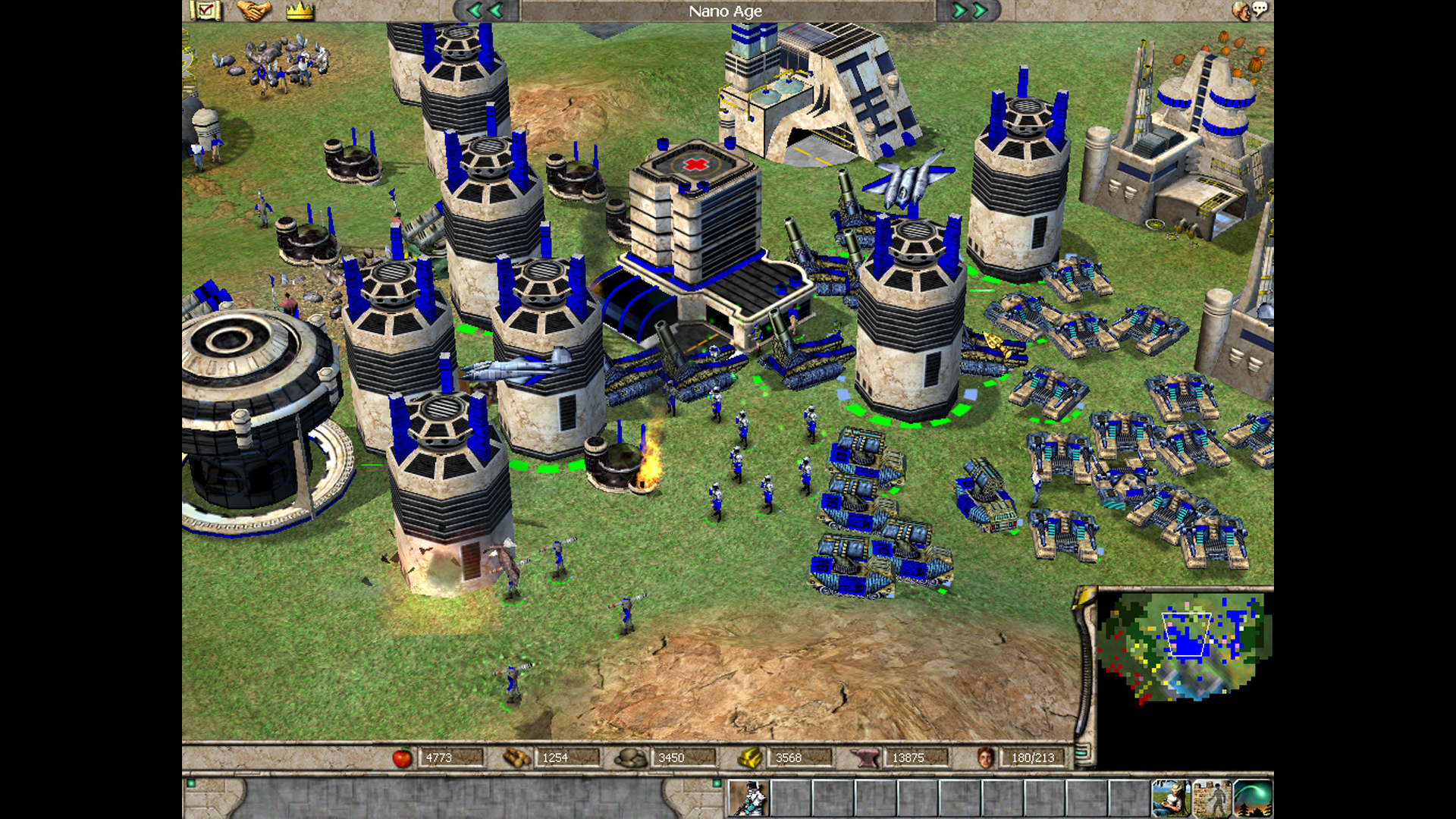This screenshot has width=1456, height=819.
Task: Click the right double-arrow beside Nano Age
Action: (x=969, y=11)
